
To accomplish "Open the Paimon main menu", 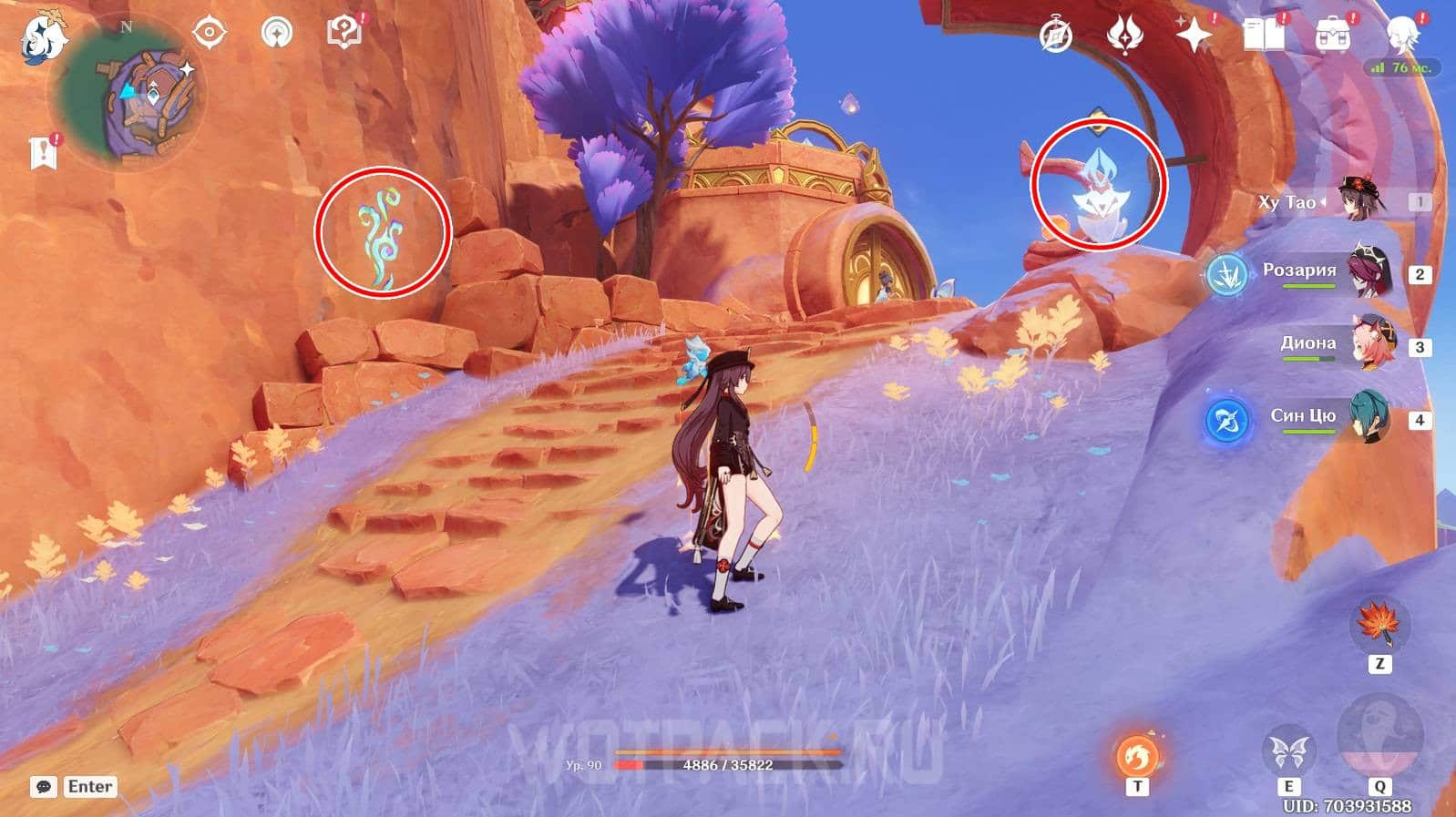I will pyautogui.click(x=43, y=37).
